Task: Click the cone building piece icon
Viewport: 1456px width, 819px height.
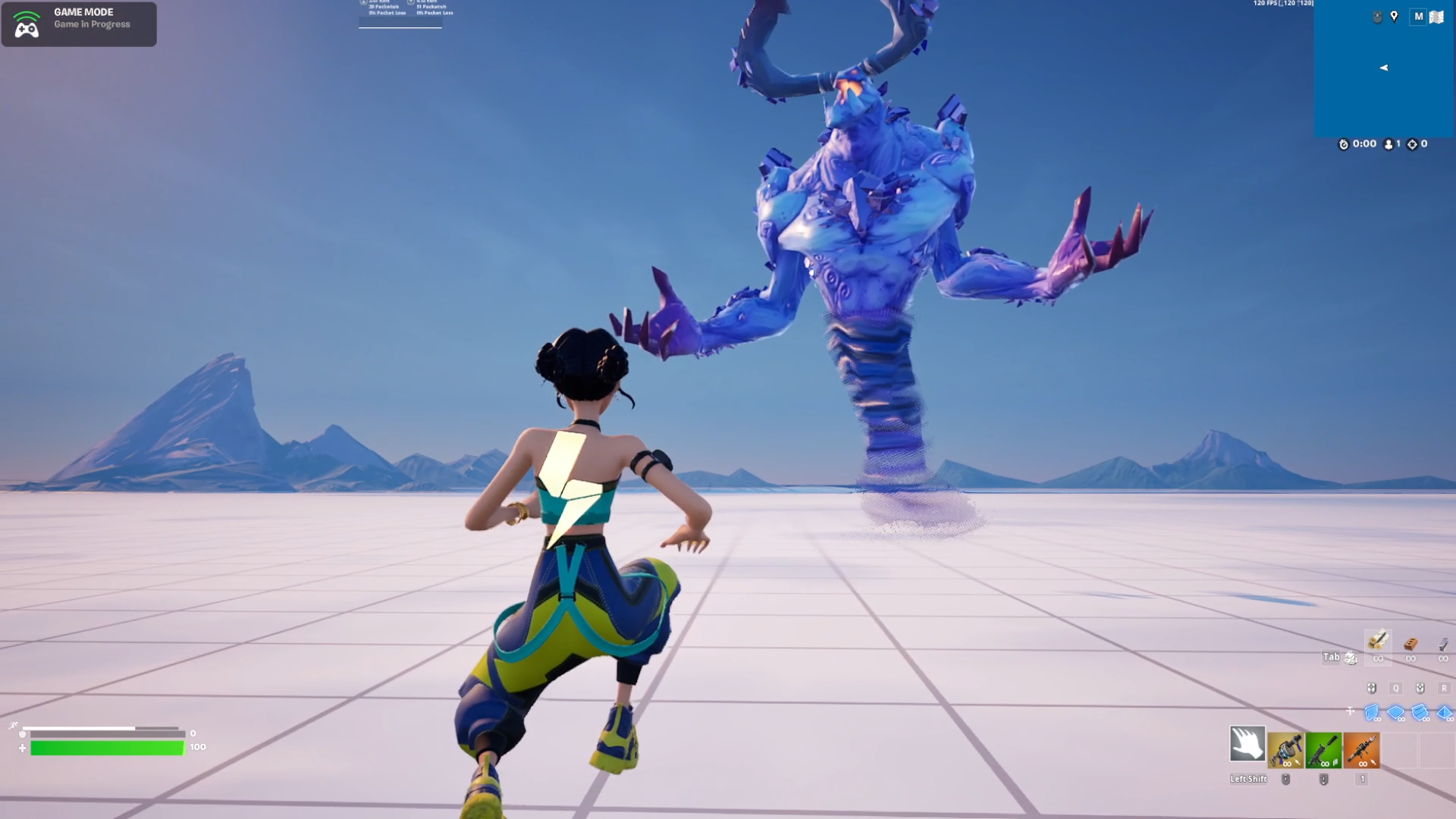Action: (x=1443, y=713)
